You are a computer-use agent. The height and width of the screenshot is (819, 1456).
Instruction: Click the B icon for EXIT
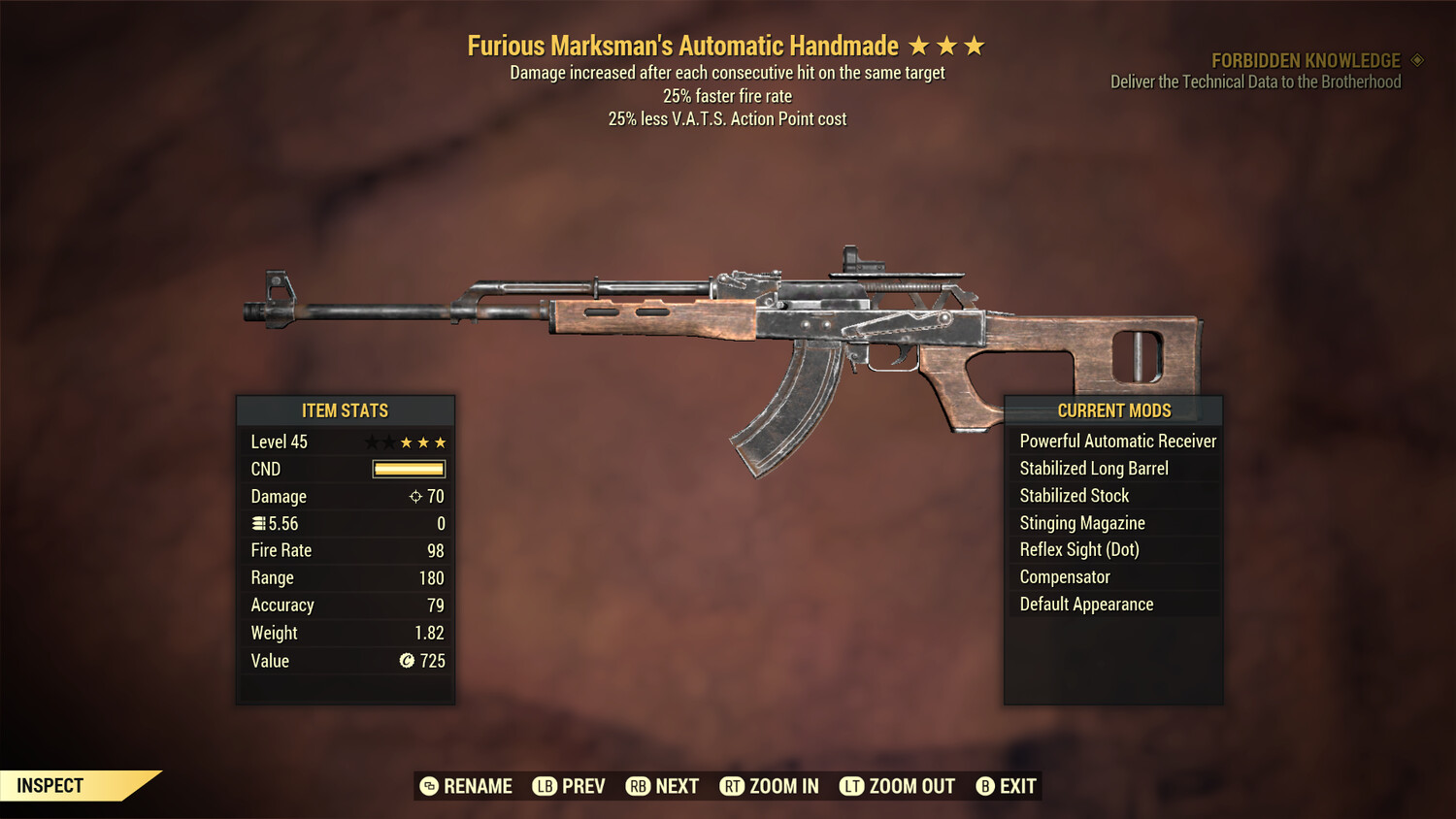[x=984, y=786]
